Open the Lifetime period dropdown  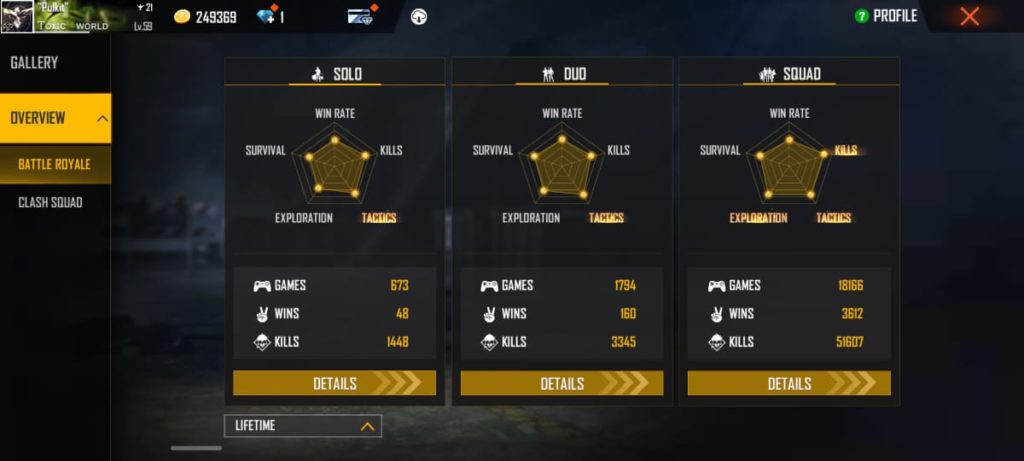click(302, 426)
